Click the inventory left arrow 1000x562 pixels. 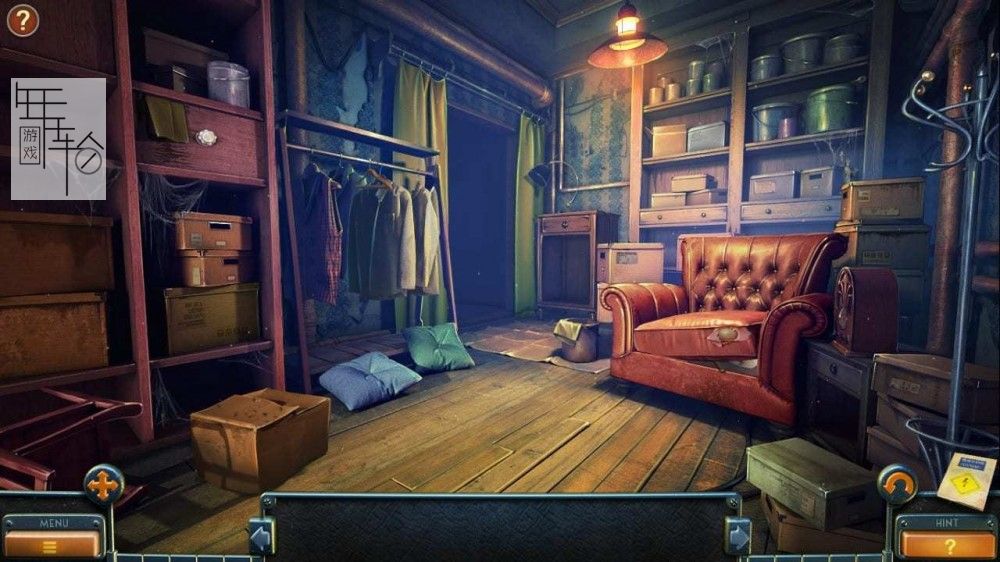click(x=260, y=535)
